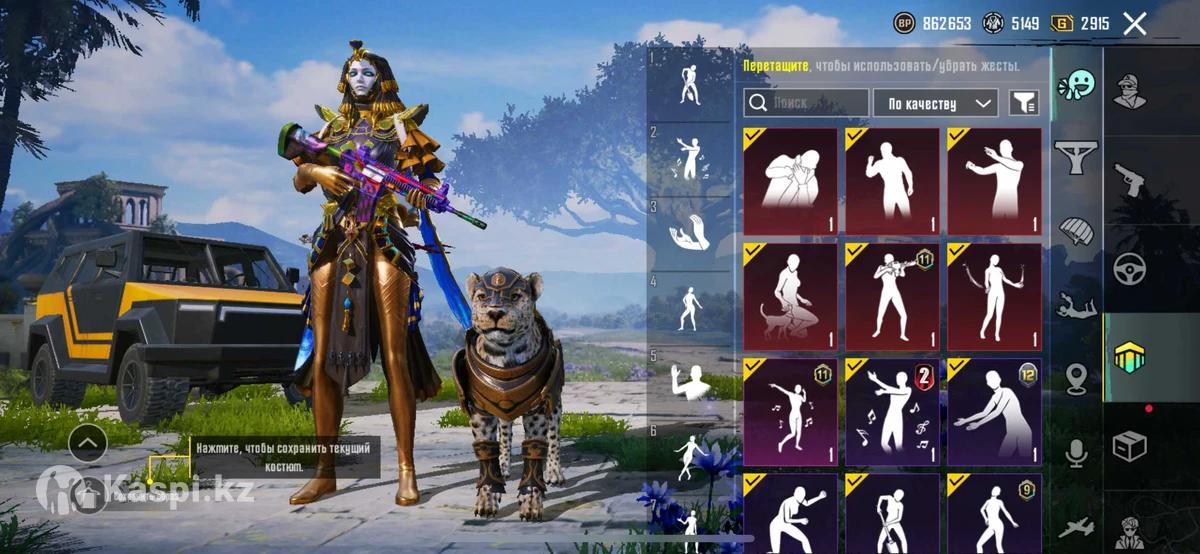The image size is (1200, 554).
Task: Select the dancing emote with red 2 badge
Action: pyautogui.click(x=892, y=412)
